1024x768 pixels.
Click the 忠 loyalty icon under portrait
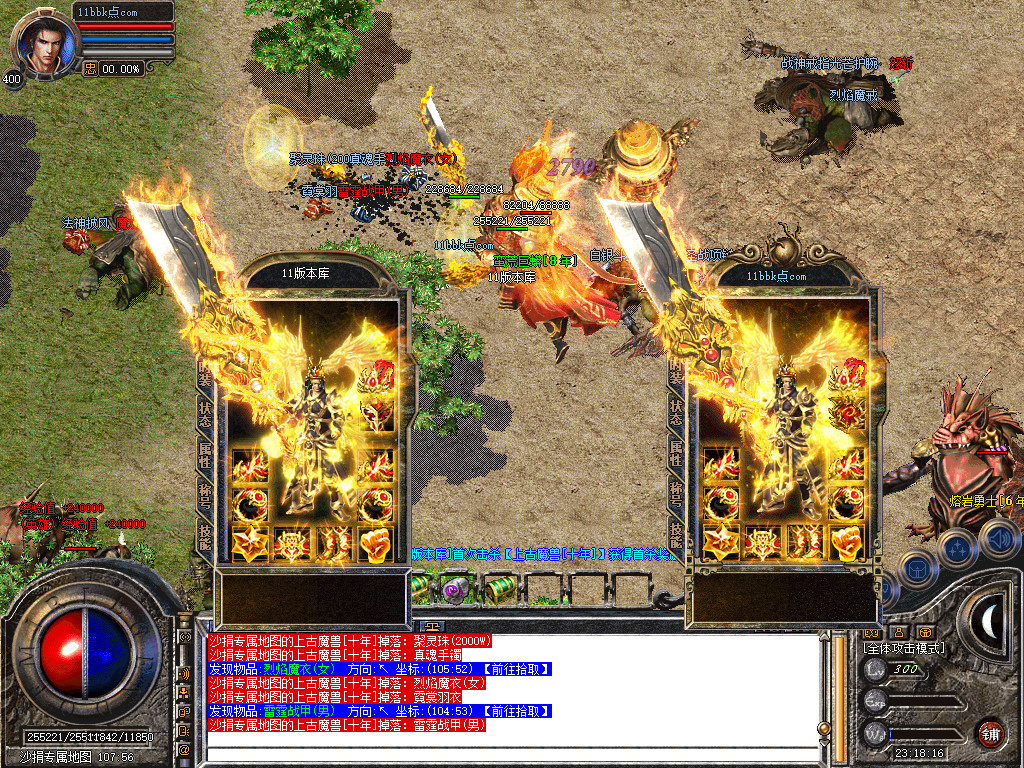click(89, 69)
